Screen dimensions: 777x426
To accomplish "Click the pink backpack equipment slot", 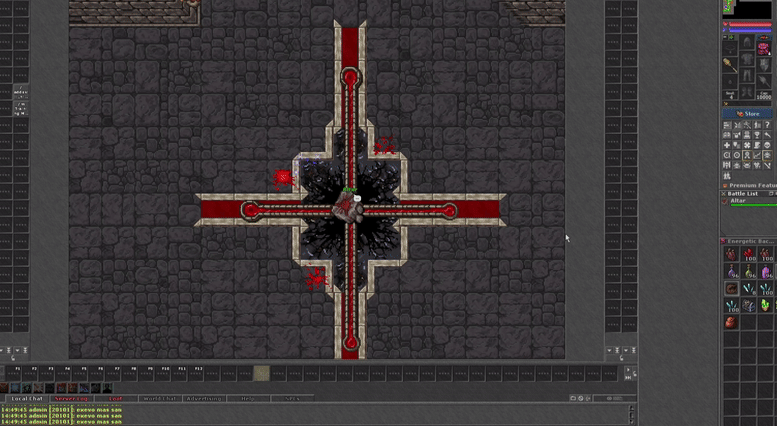I will tap(765, 45).
